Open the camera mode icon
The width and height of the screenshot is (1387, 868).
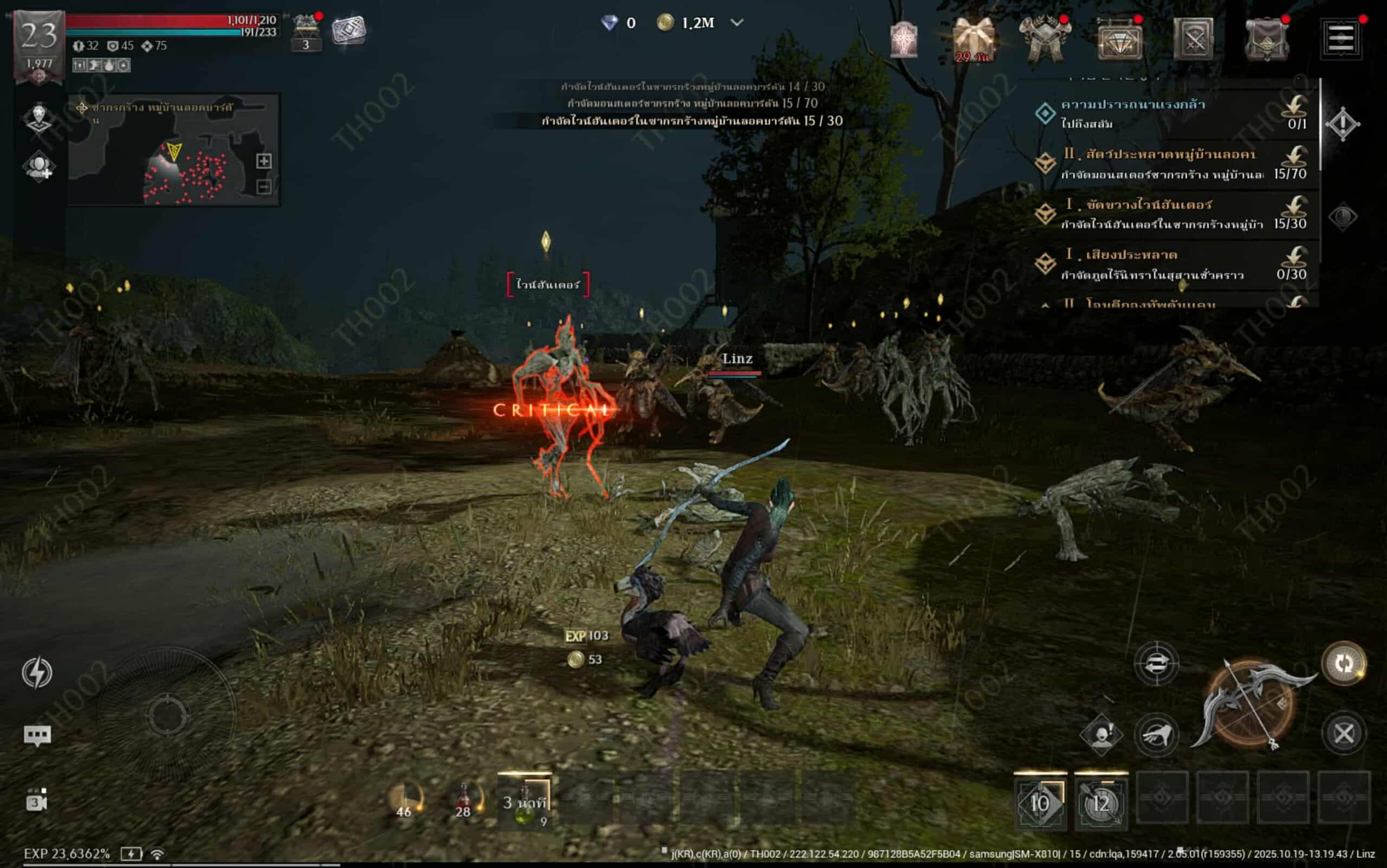pyautogui.click(x=37, y=801)
